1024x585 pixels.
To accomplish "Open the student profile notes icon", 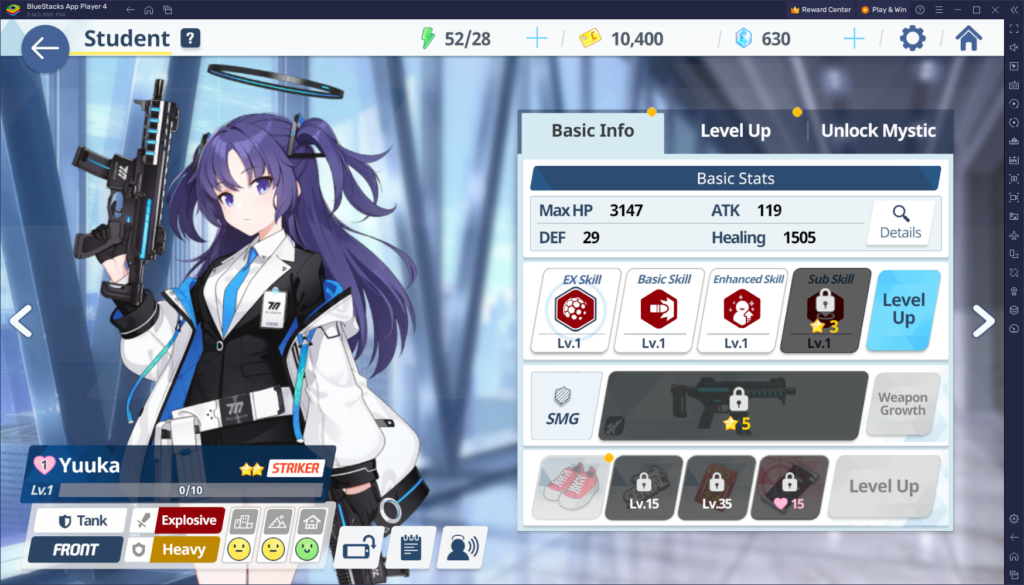I will [x=410, y=547].
